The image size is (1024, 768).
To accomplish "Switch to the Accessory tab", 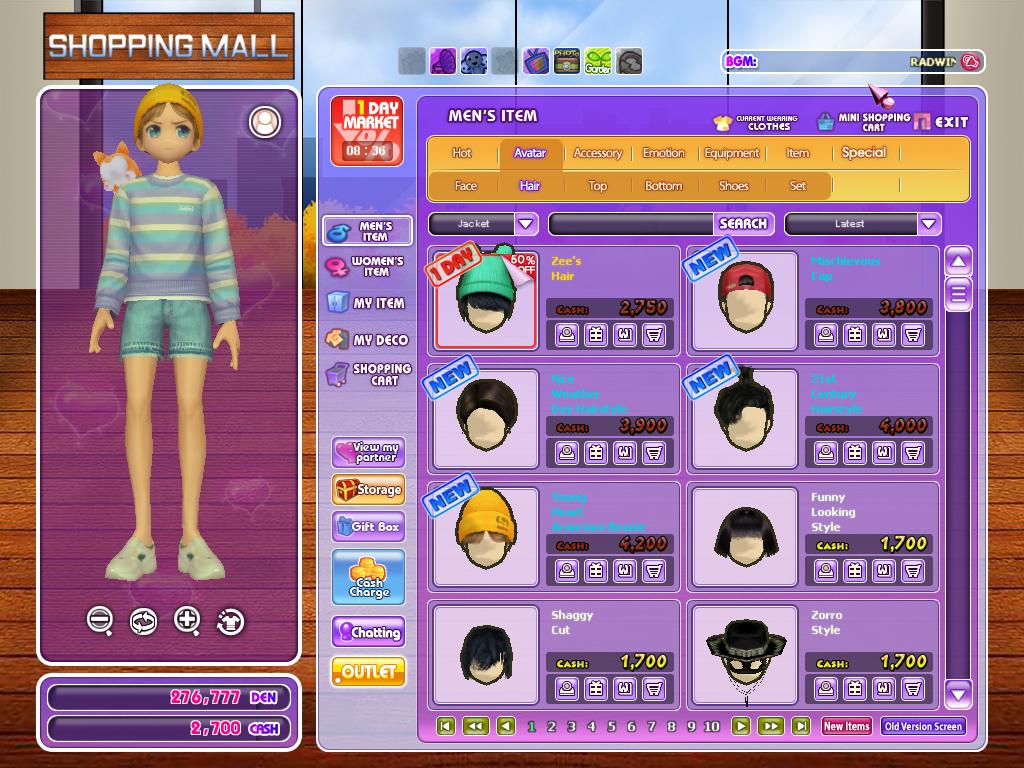I will 598,153.
